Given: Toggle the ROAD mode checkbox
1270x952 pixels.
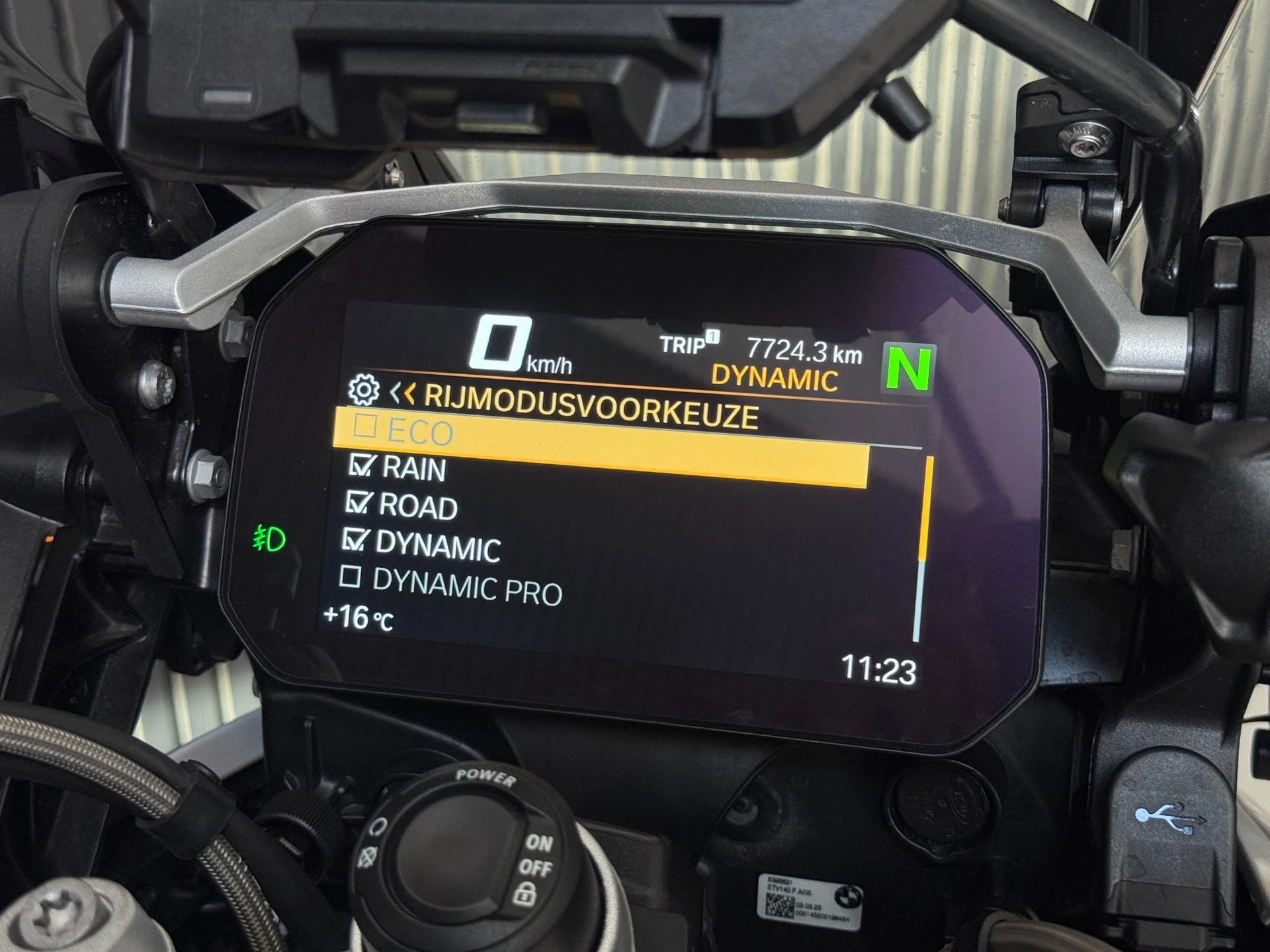Looking at the screenshot, I should [358, 502].
